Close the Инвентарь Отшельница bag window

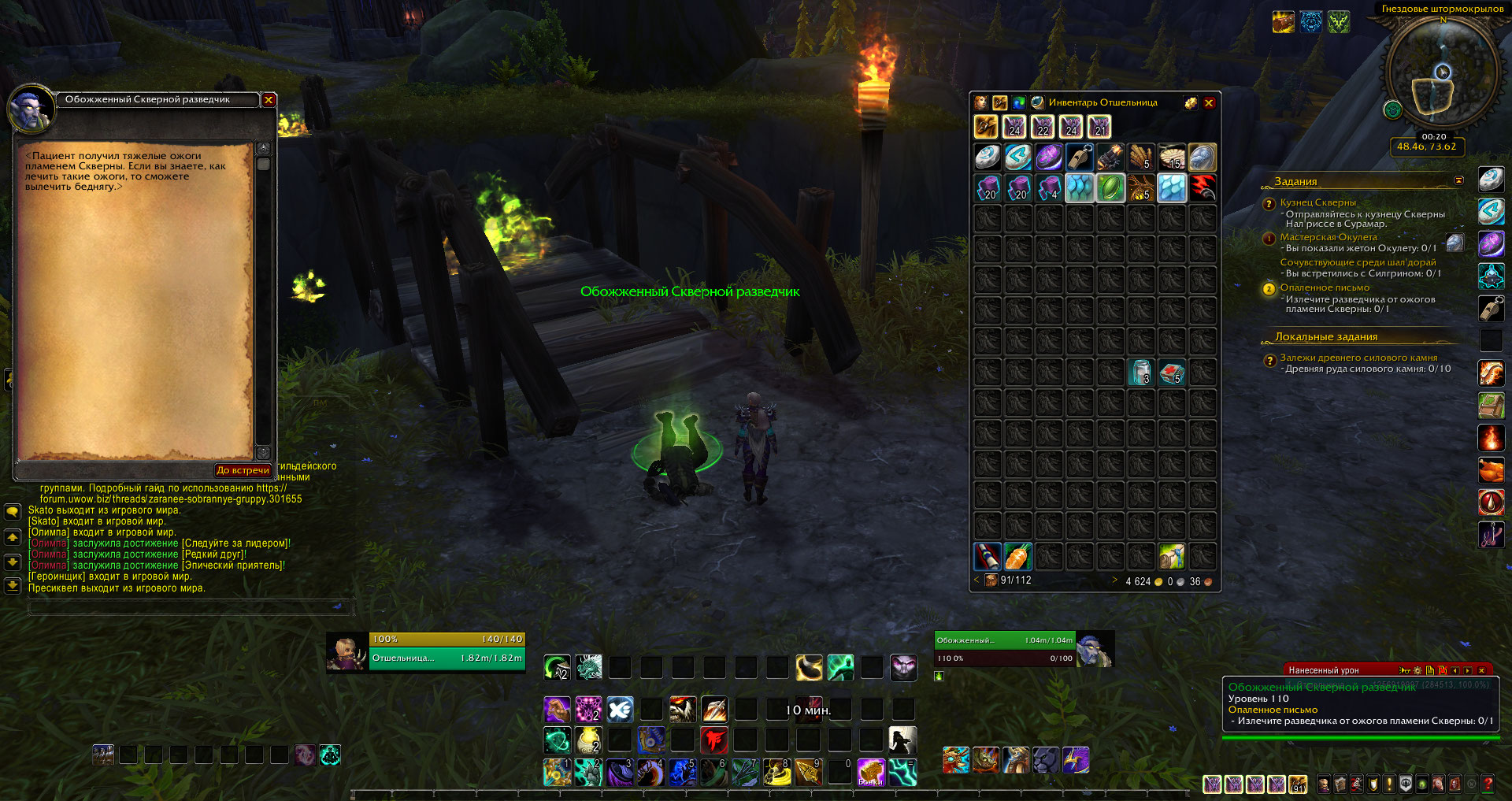1209,103
